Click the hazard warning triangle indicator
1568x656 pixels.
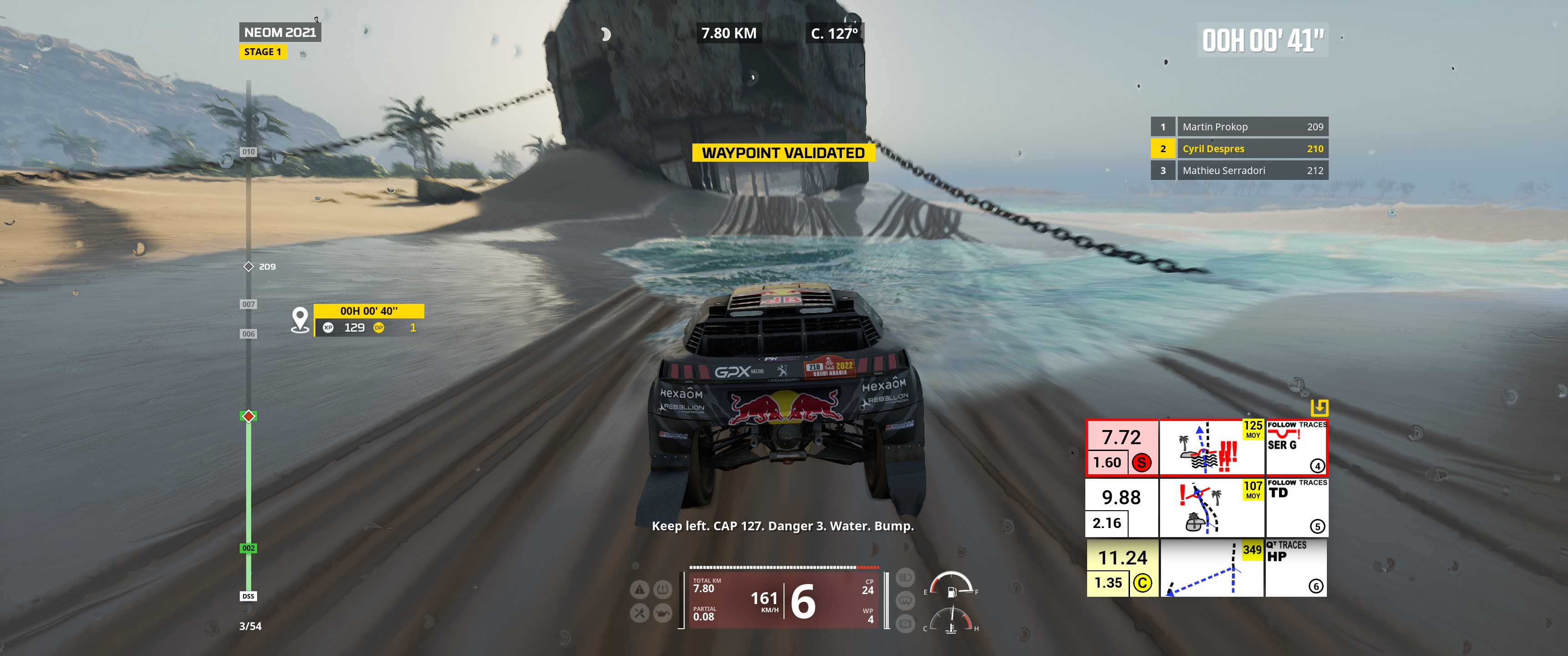(639, 589)
